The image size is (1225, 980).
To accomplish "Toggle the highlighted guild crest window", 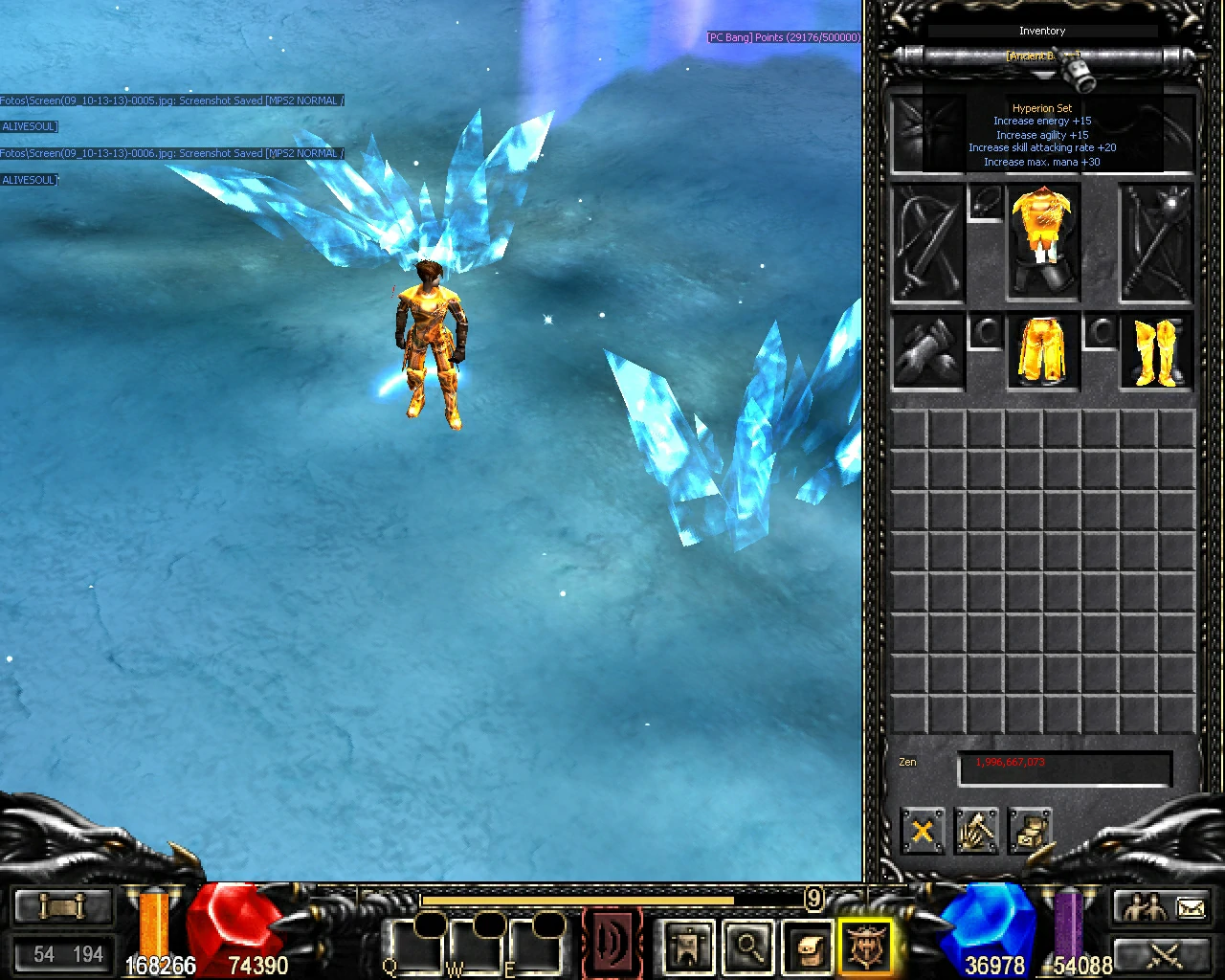I will coord(866,946).
